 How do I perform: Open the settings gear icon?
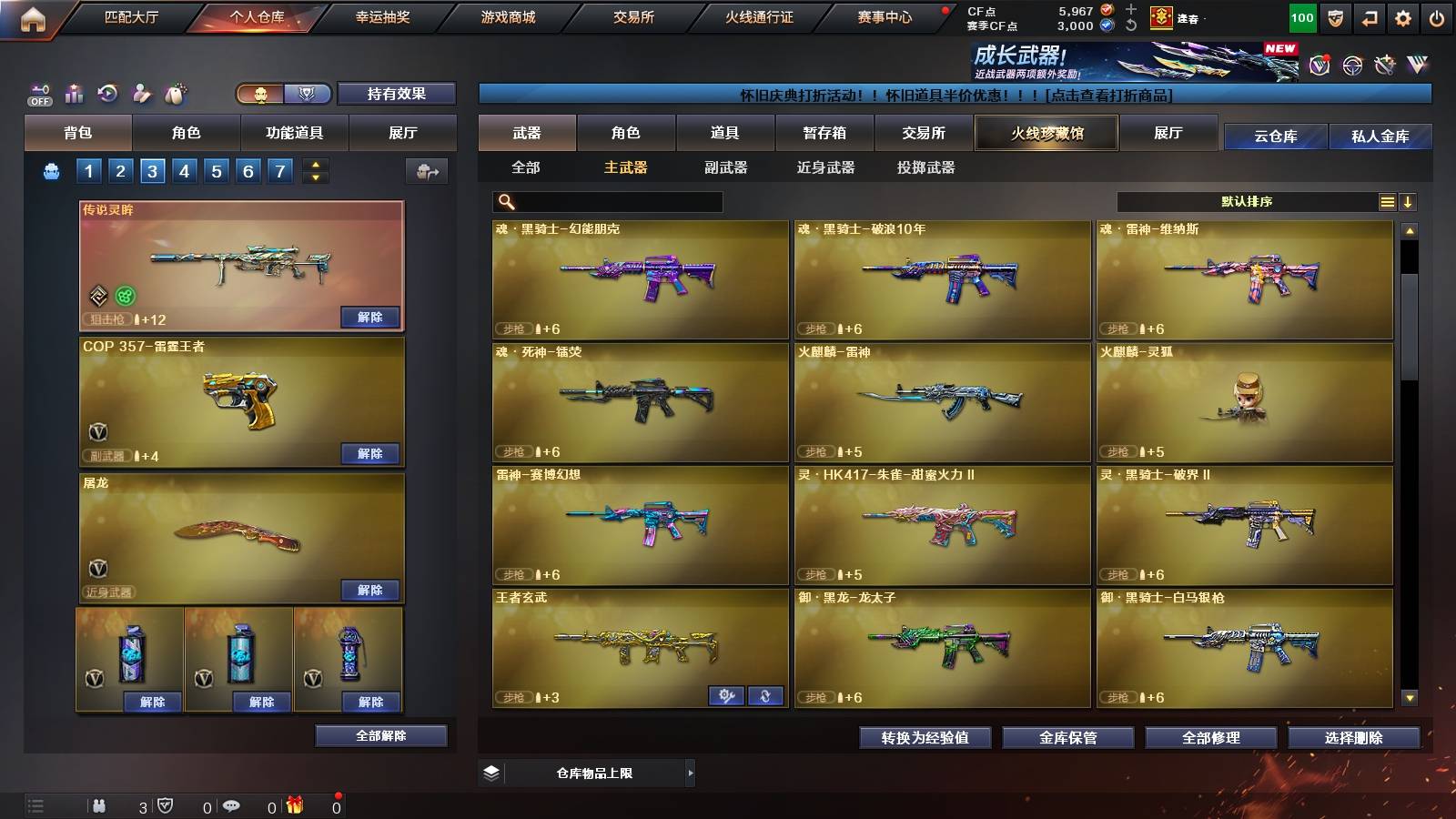coord(1404,16)
